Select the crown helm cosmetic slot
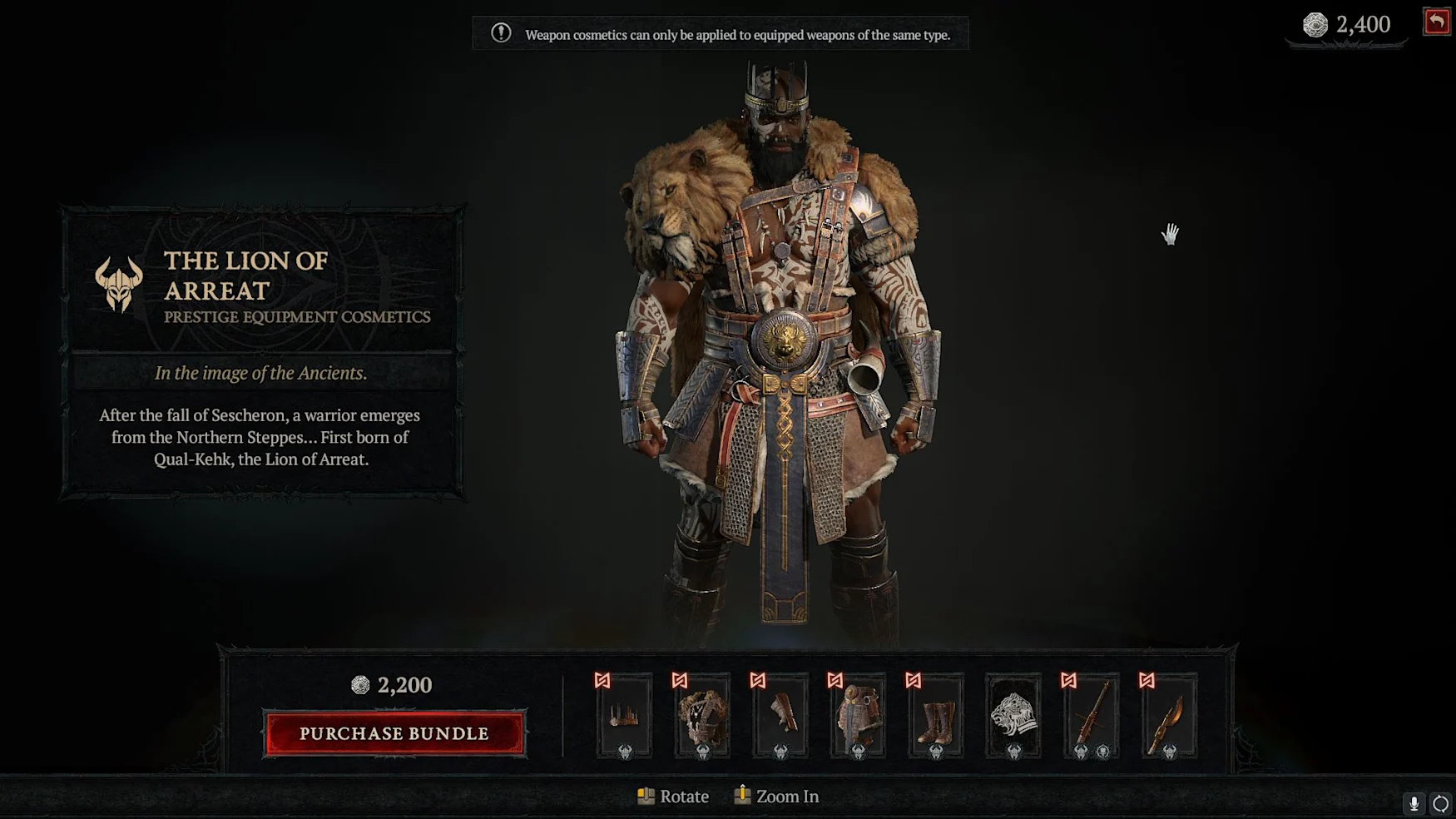Screen dimensions: 1456x819 coord(624,716)
